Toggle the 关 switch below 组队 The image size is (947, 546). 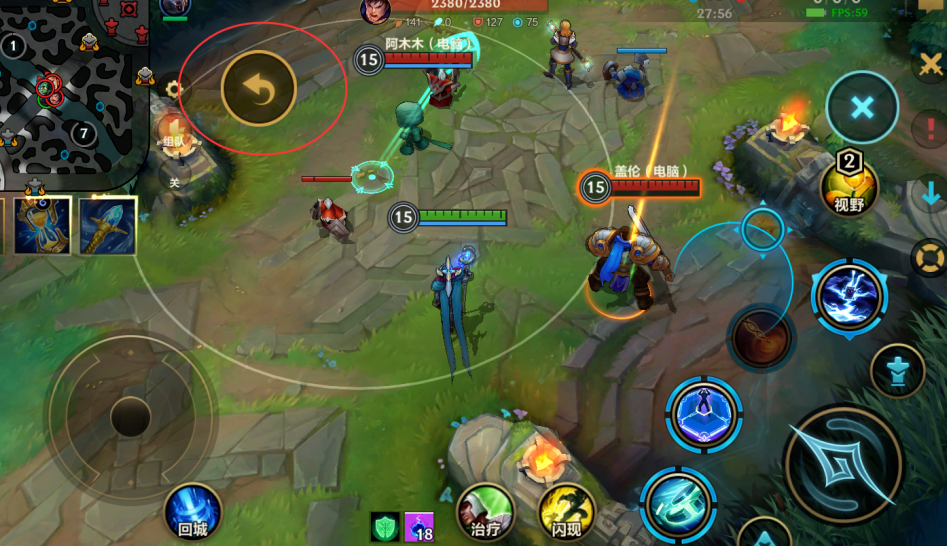(174, 181)
